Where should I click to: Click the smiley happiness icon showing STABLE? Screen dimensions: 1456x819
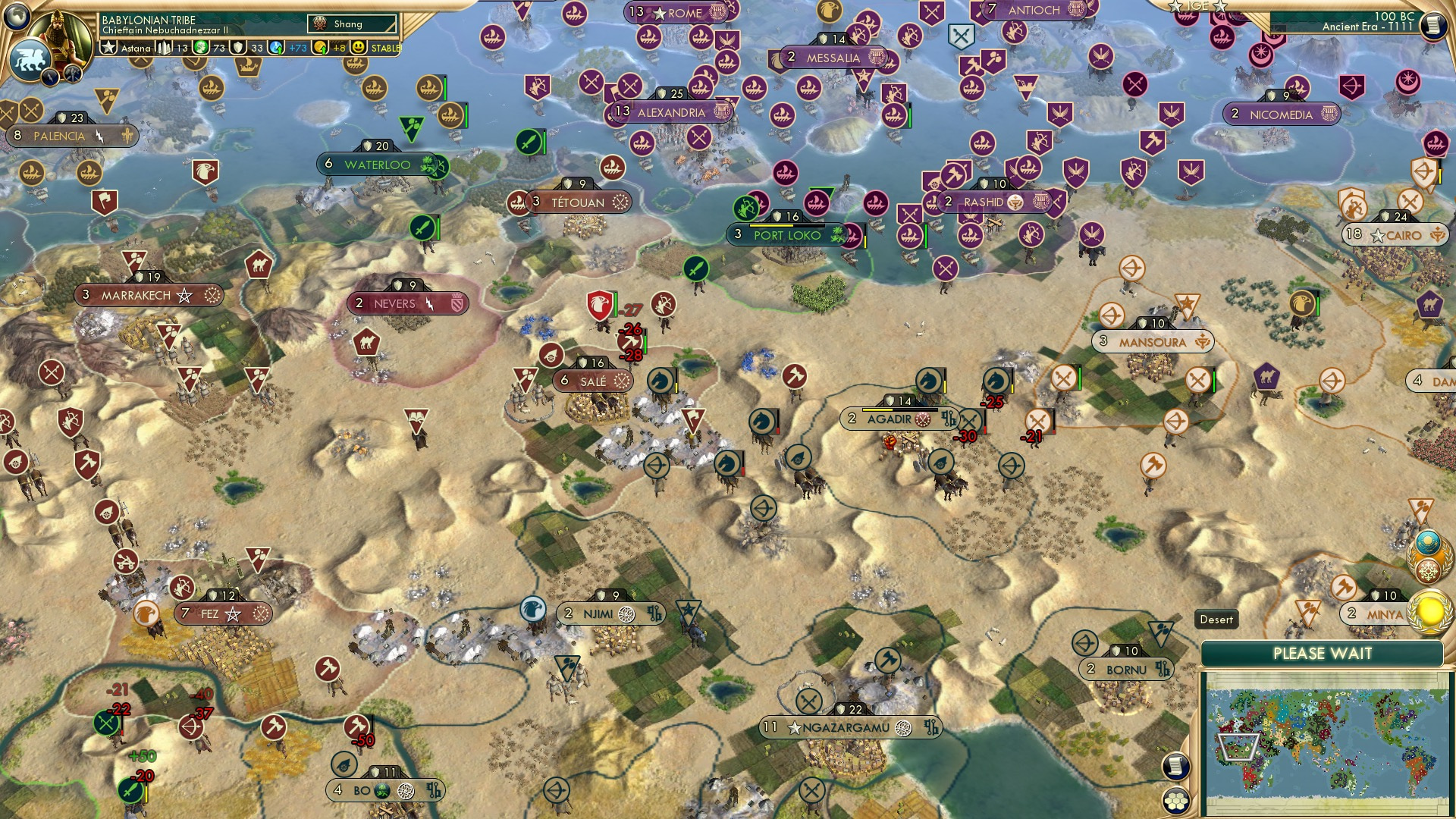point(356,48)
